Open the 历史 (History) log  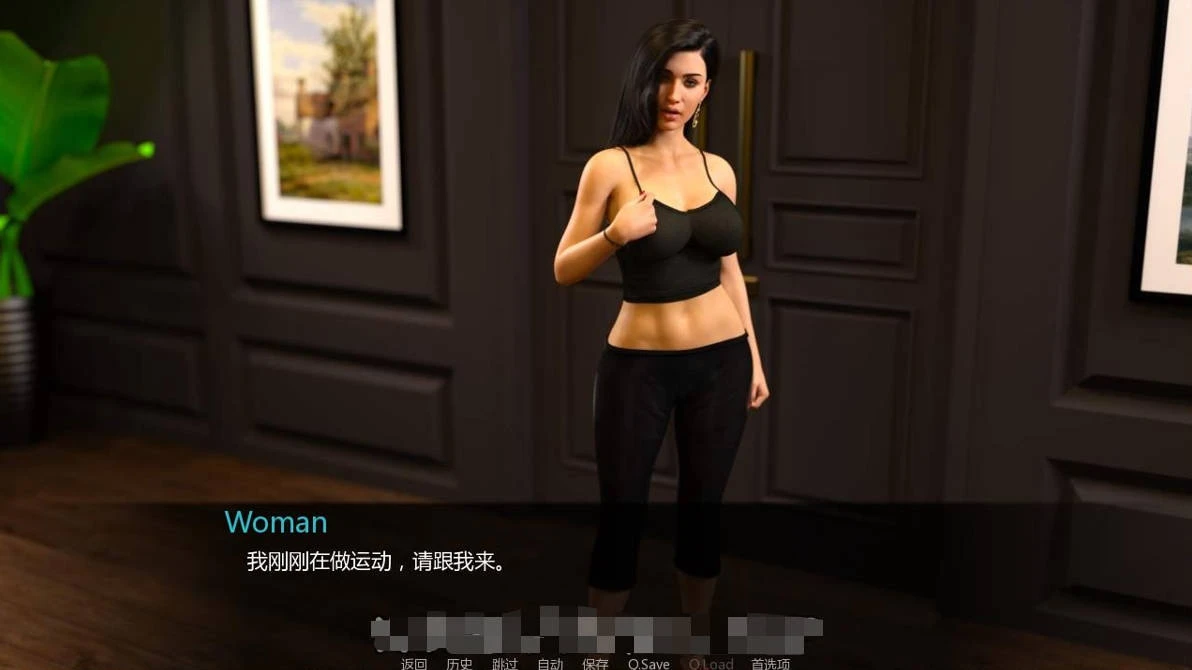(460, 664)
